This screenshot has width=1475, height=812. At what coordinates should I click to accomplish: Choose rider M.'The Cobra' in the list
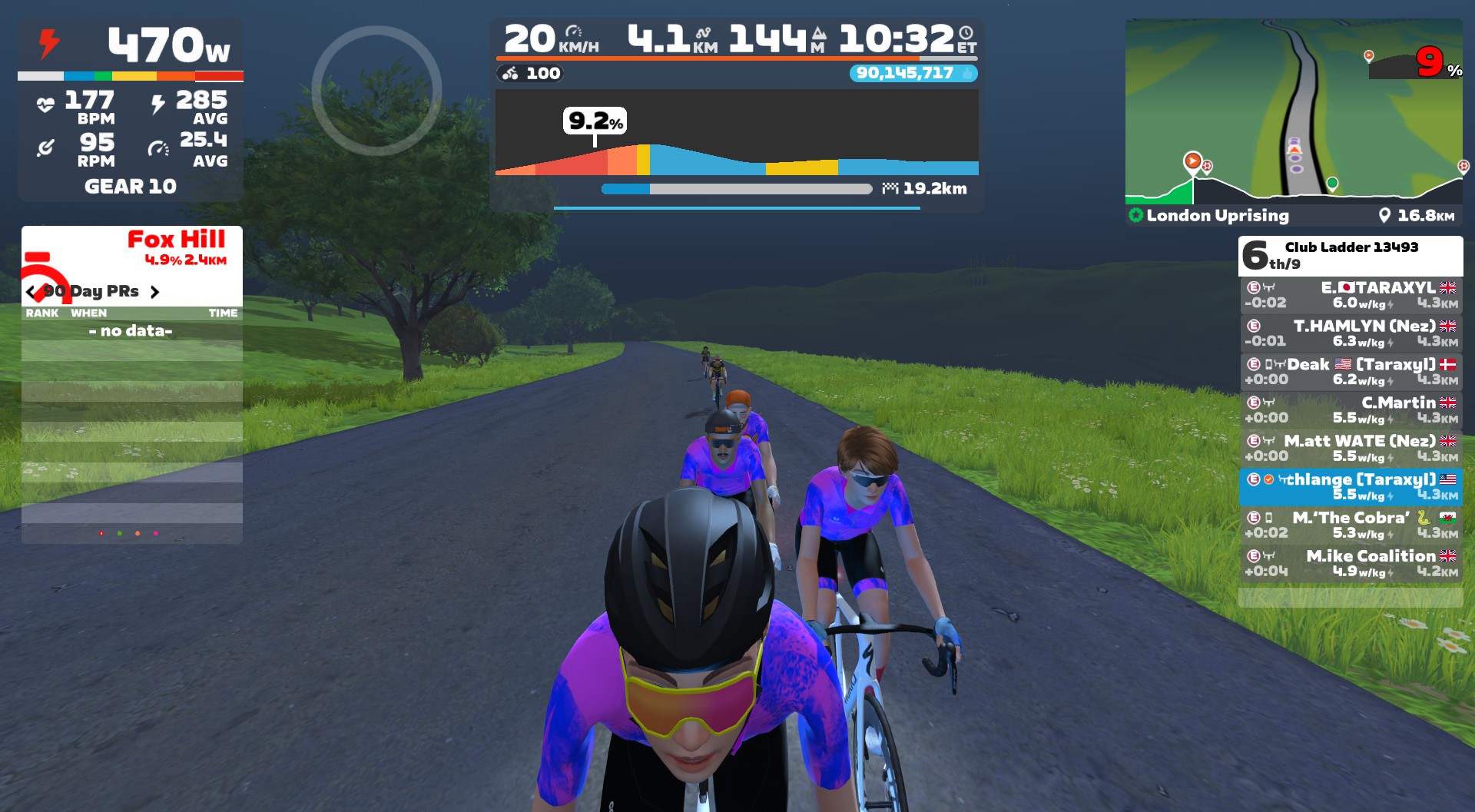1350,525
